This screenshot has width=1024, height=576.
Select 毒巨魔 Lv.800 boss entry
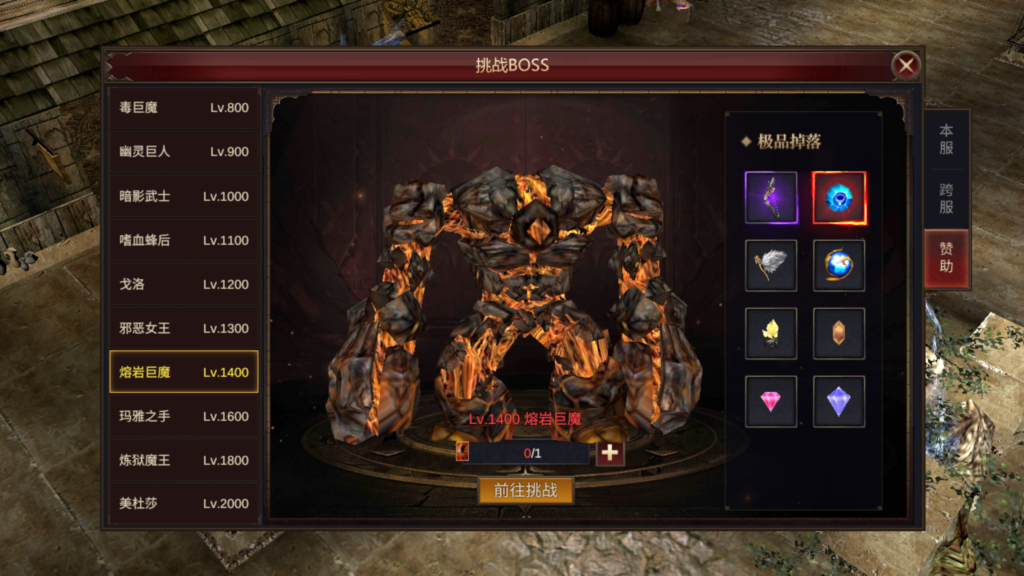click(183, 108)
